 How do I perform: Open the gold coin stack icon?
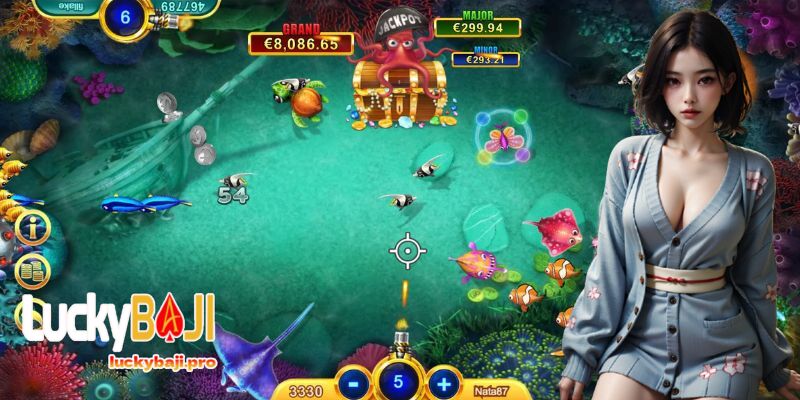point(33,268)
